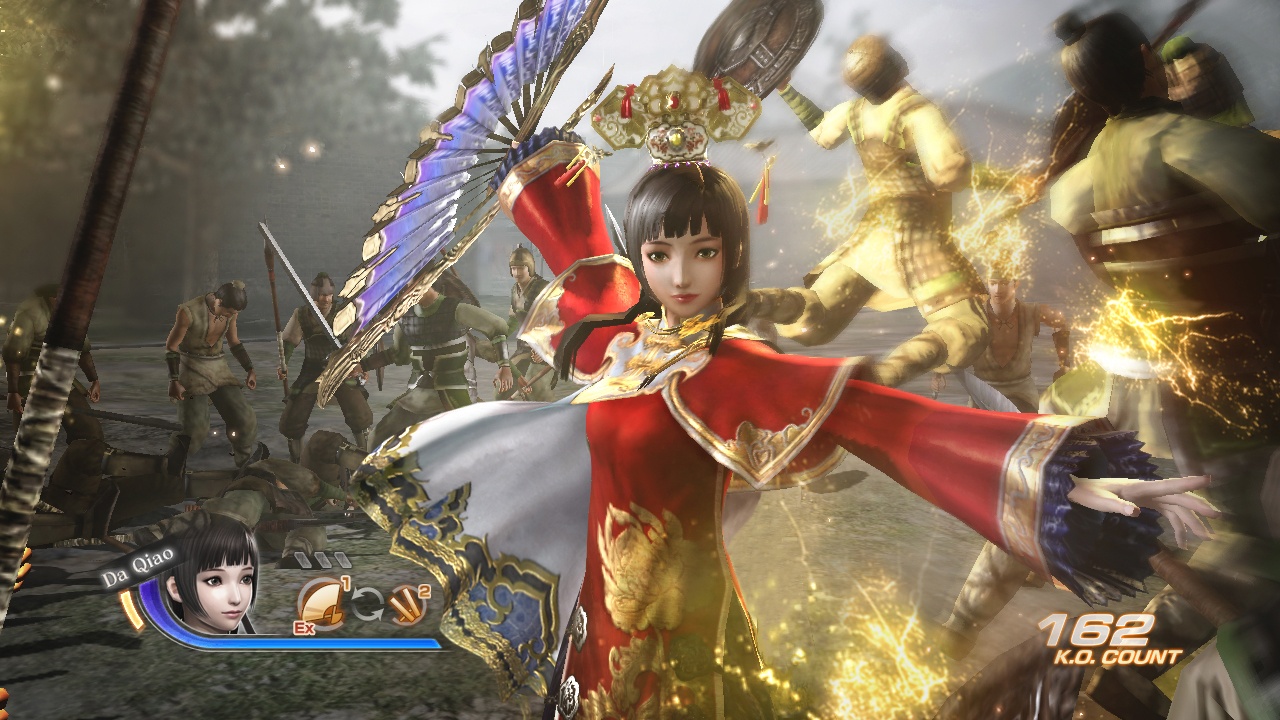Click the blue health bar
The image size is (1280, 720).
click(x=300, y=644)
